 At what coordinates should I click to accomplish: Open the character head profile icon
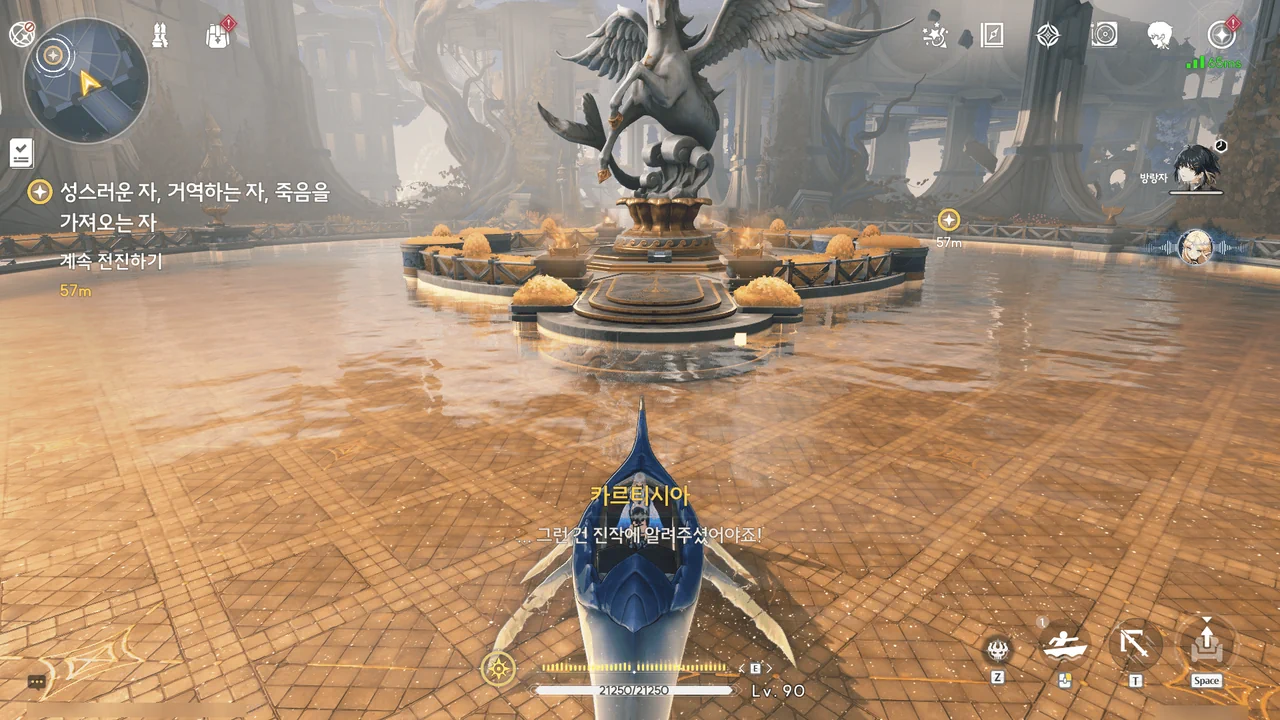click(x=1160, y=36)
